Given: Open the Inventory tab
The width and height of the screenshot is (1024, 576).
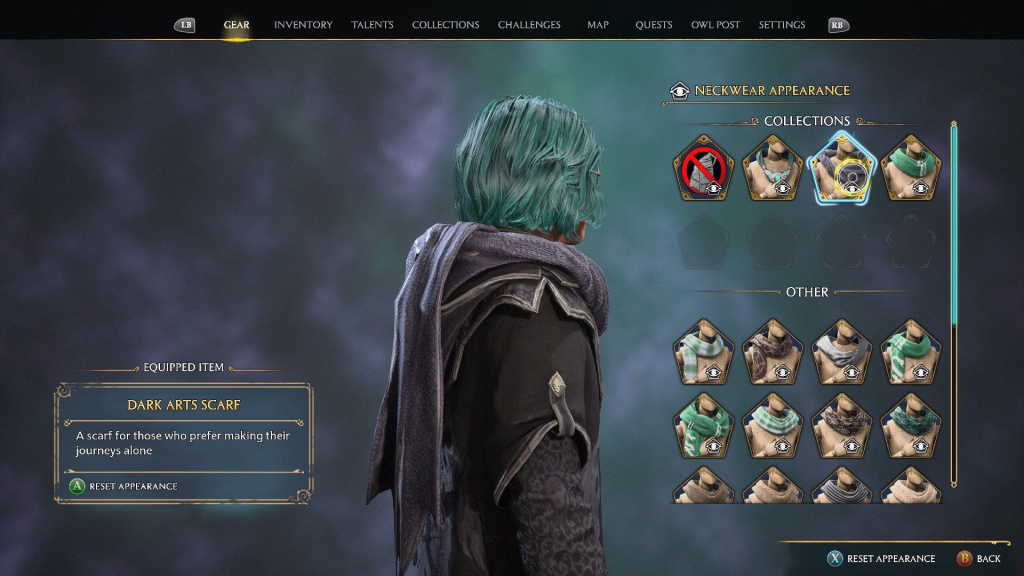Looking at the screenshot, I should 303,25.
